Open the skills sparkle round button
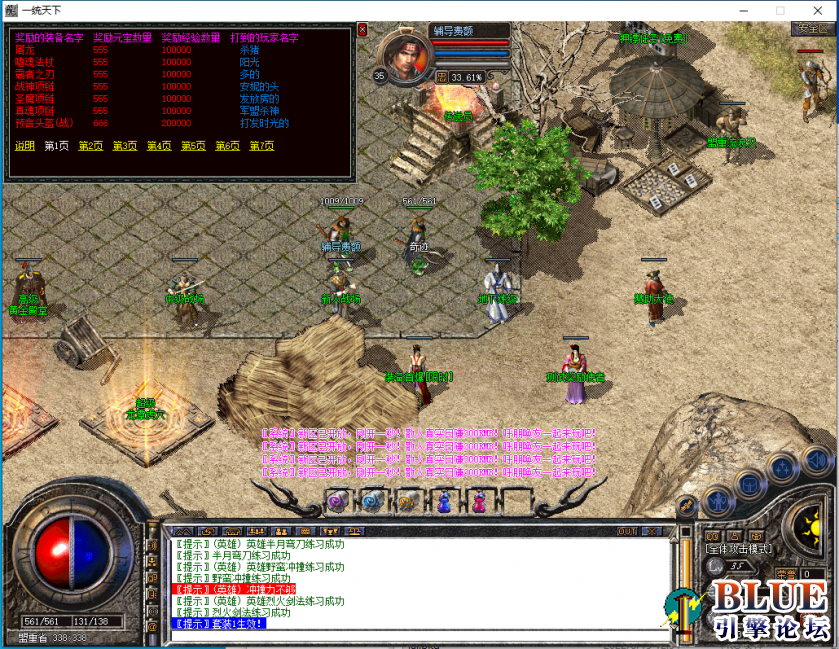Screen dimensions: 839x649 click(782, 470)
